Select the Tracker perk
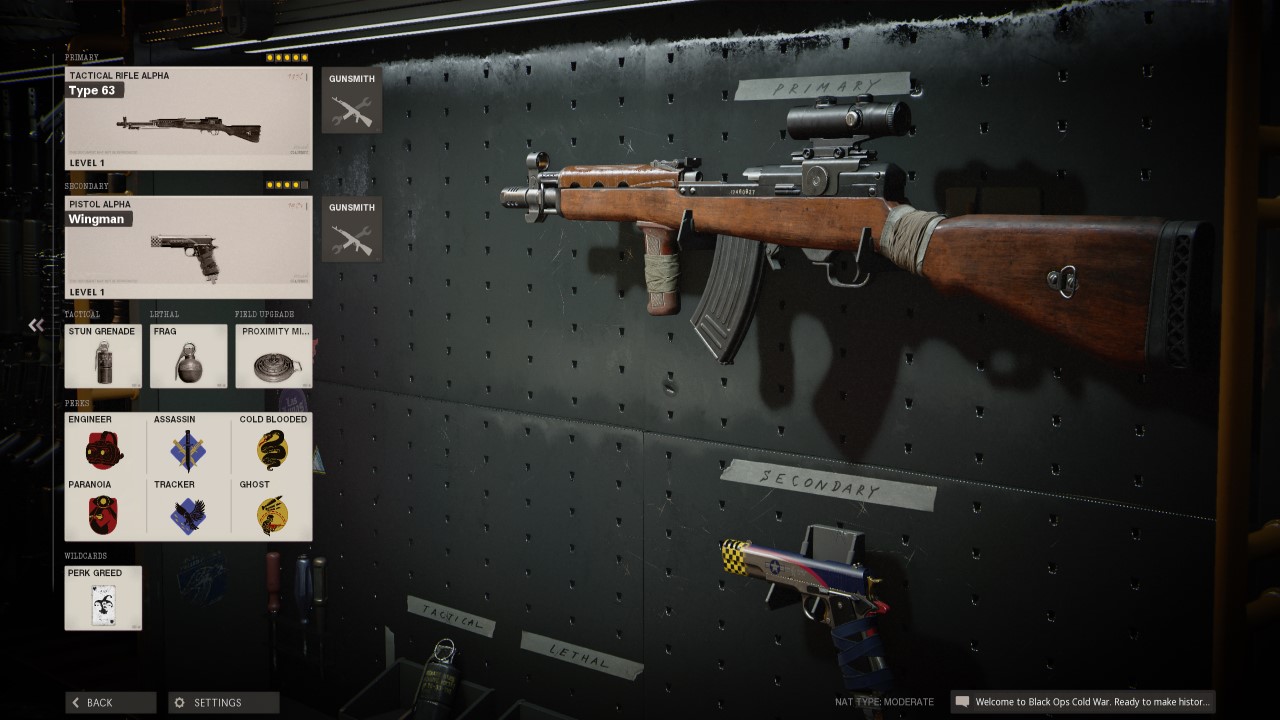The image size is (1280, 720). point(188,509)
